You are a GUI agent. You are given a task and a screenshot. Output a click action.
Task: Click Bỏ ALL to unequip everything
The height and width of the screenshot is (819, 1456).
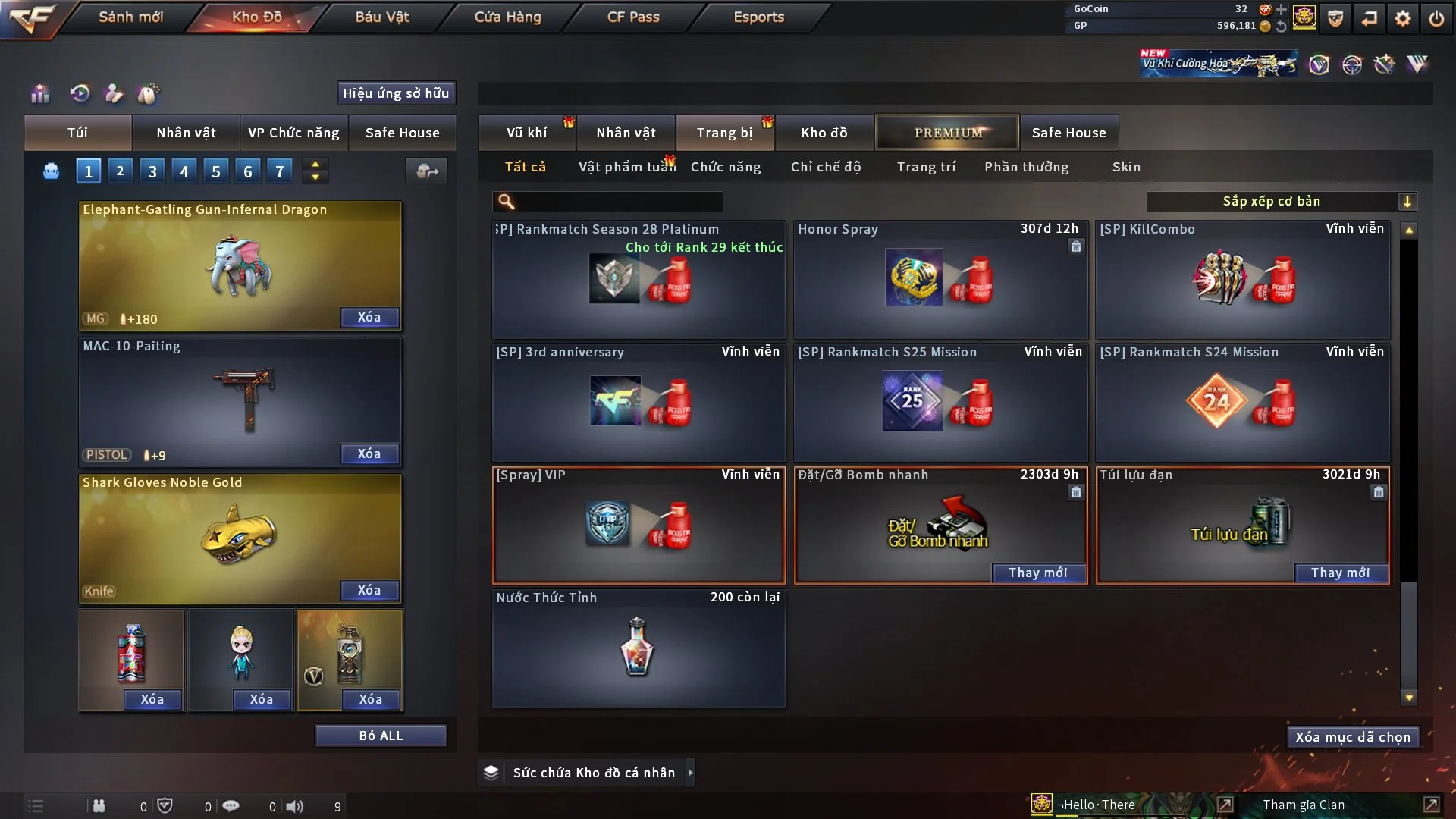(x=381, y=736)
